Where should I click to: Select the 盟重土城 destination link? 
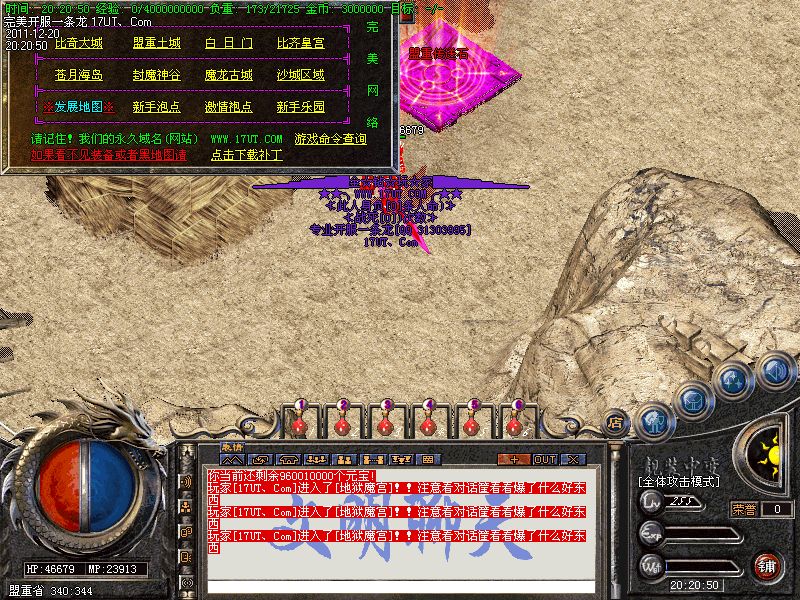pos(157,43)
